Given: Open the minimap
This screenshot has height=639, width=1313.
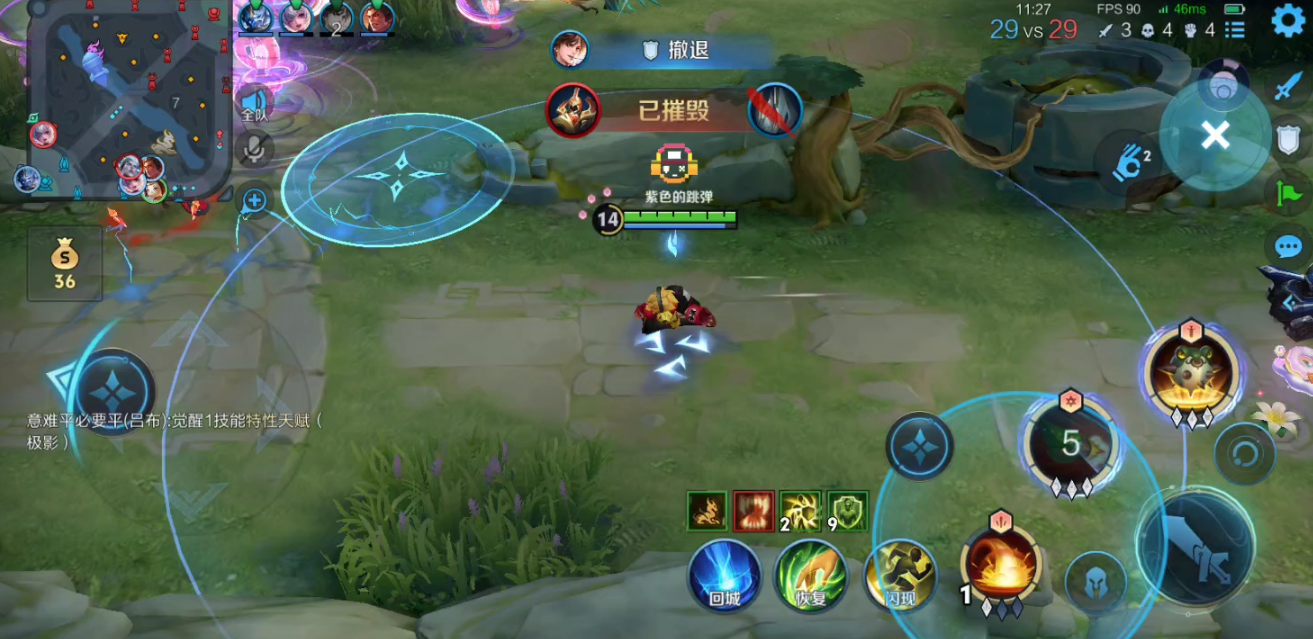Looking at the screenshot, I should coord(122,98).
